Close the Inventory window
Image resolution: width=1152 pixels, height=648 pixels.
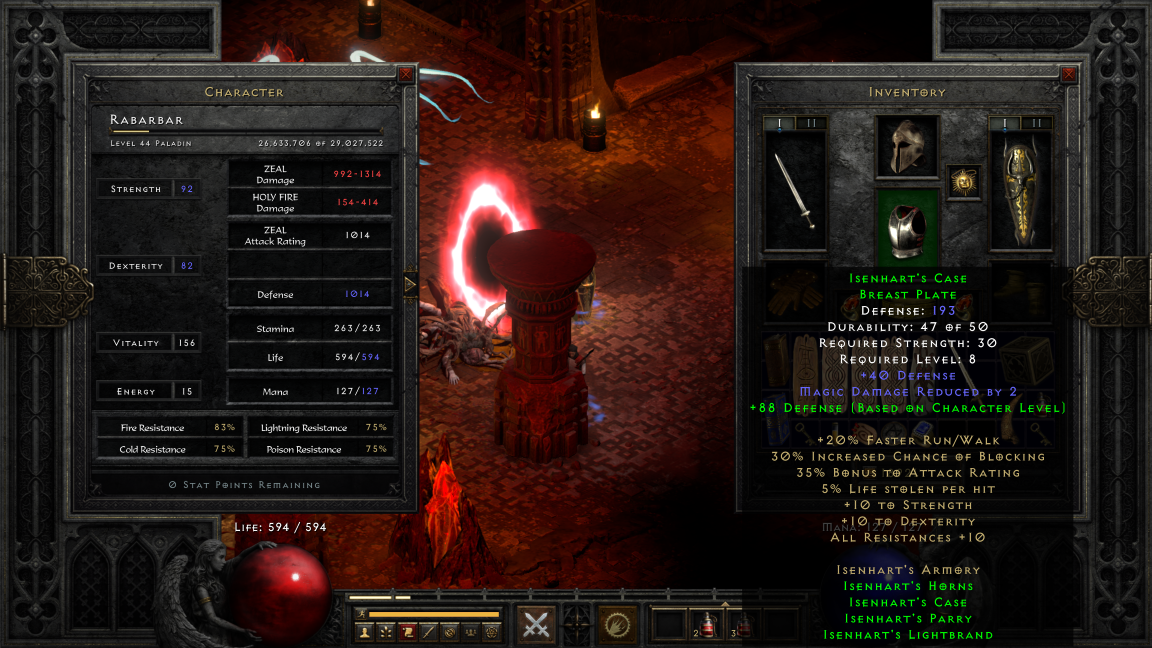pos(1069,74)
